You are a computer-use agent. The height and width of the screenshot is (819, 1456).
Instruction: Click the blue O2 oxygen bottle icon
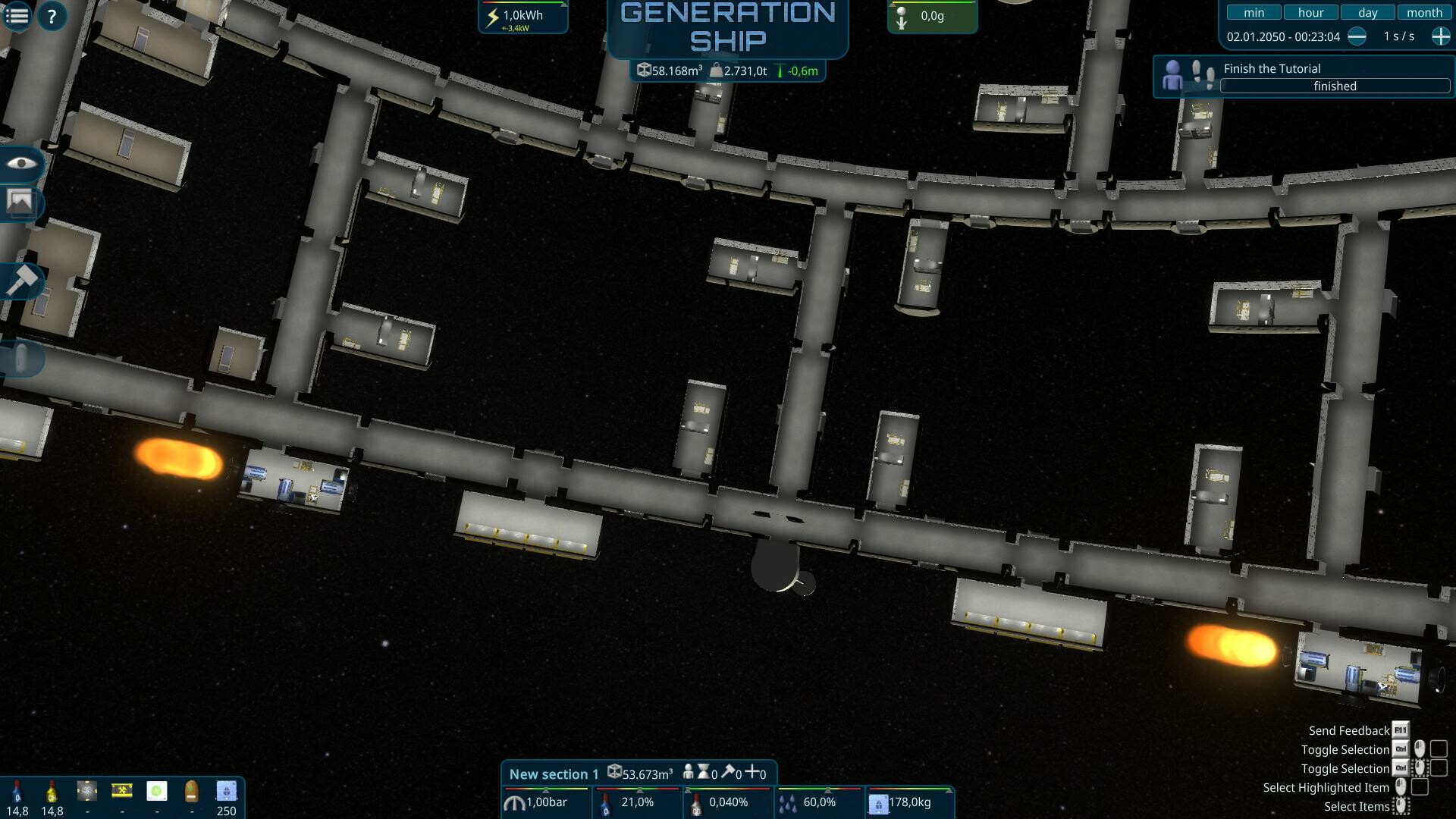pos(17,791)
